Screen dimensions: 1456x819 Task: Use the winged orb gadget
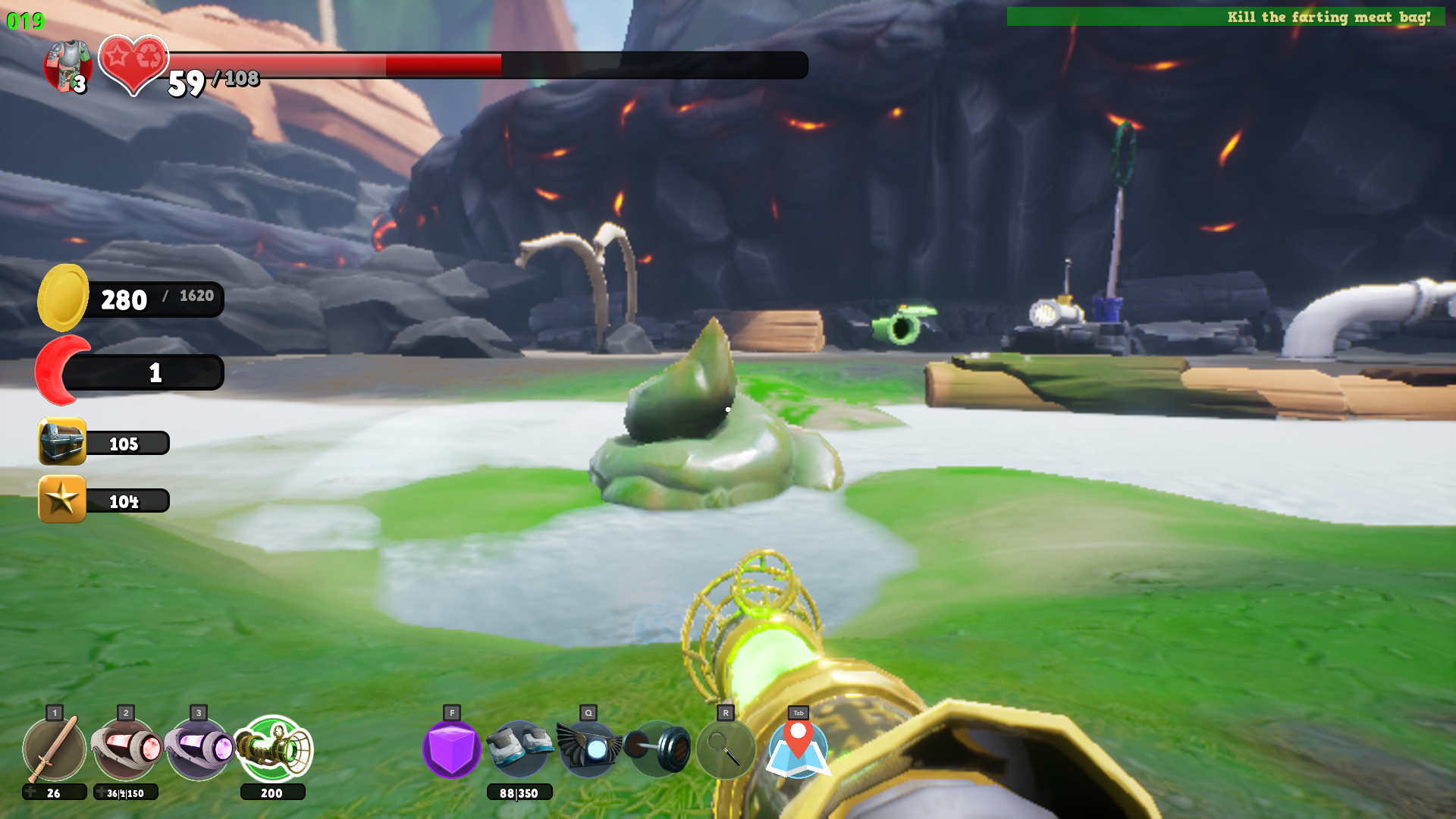(588, 749)
